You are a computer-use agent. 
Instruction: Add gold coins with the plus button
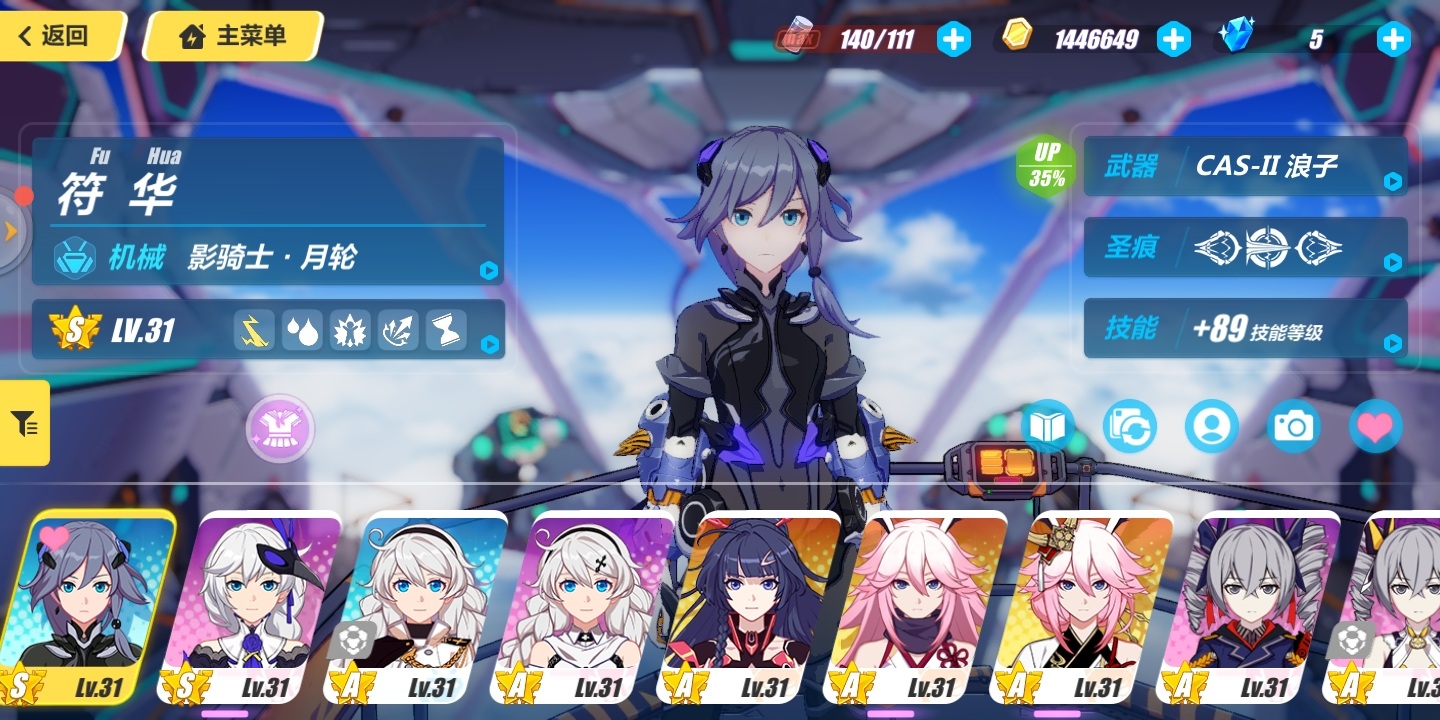(x=1173, y=39)
